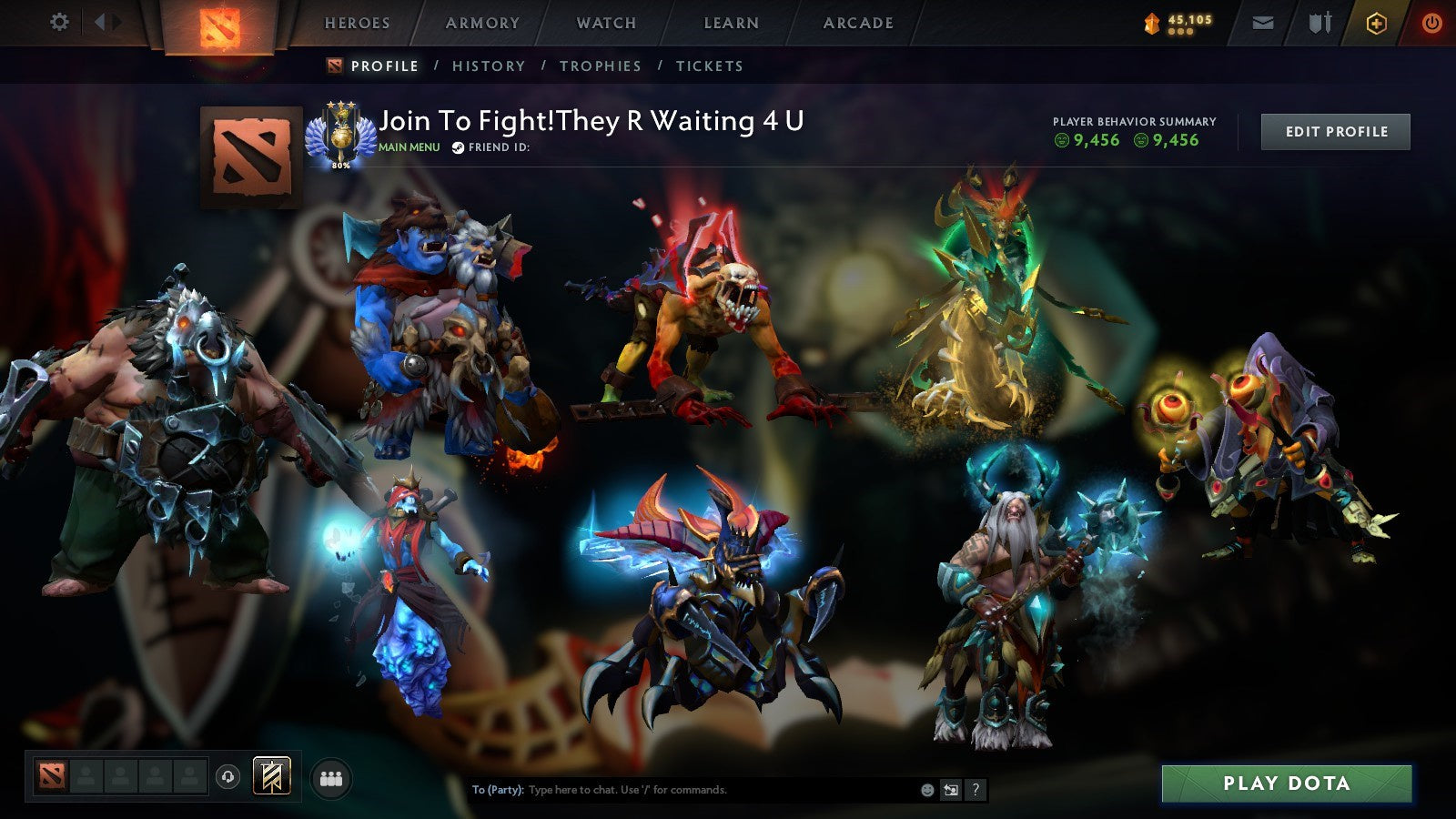
Task: Click the EDIT PROFILE button
Action: coord(1334,131)
